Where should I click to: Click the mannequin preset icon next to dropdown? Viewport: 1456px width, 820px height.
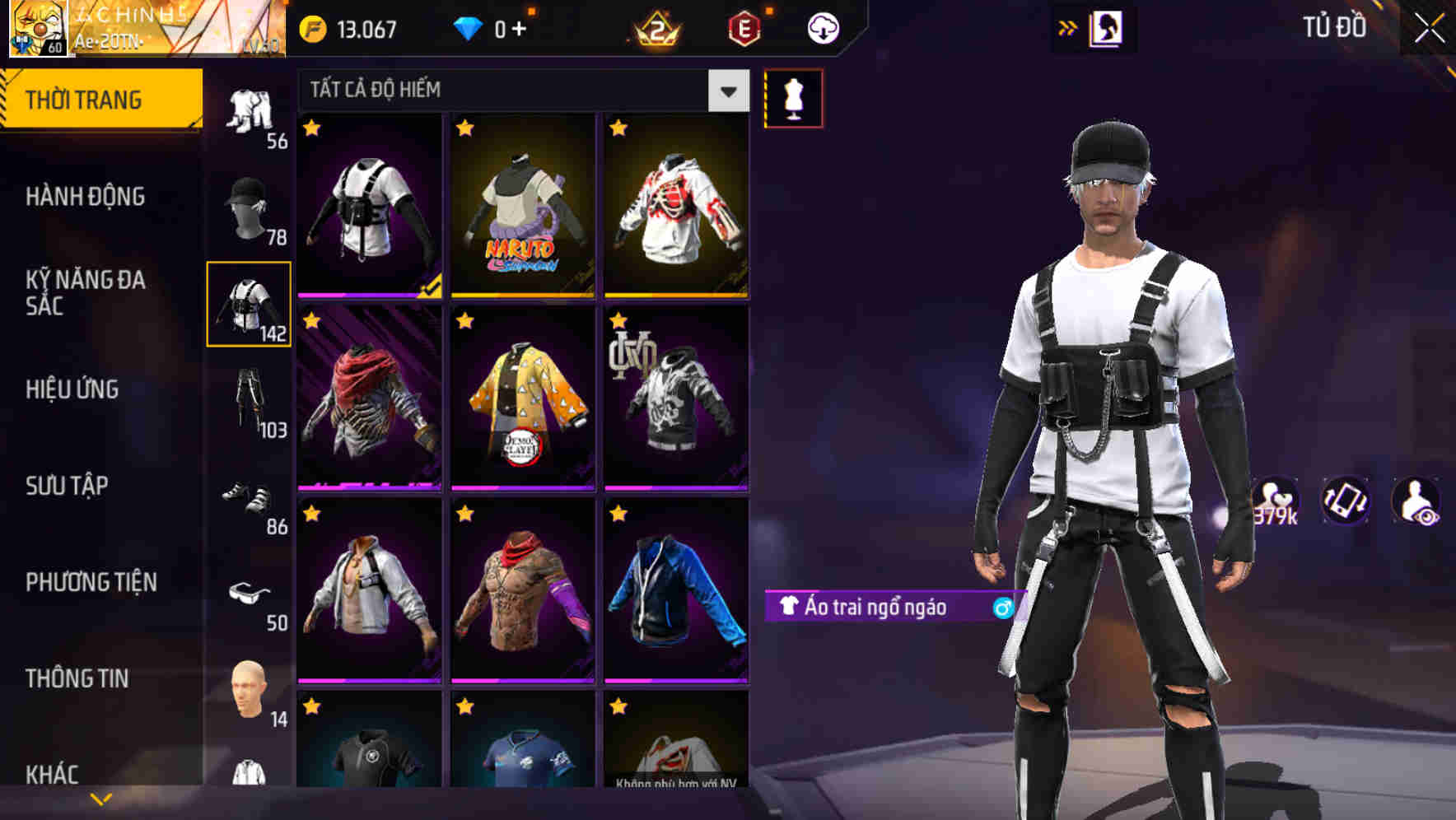coord(793,95)
